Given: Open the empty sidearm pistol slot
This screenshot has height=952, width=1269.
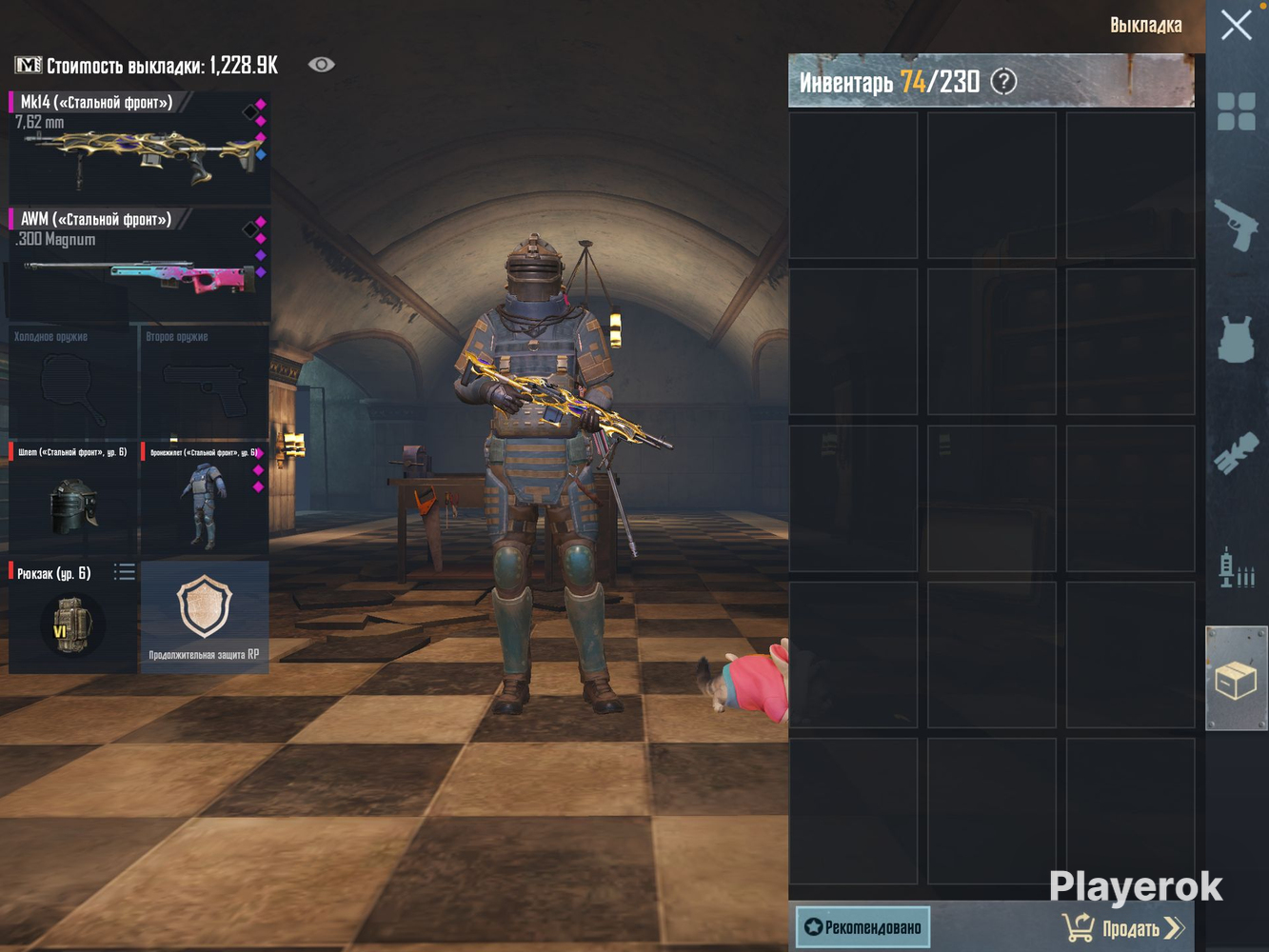Looking at the screenshot, I should click(x=205, y=382).
